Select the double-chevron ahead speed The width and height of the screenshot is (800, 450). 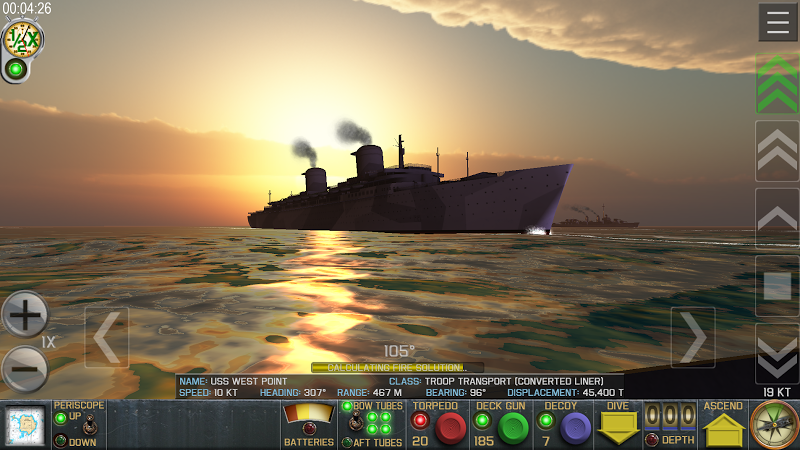777,151
